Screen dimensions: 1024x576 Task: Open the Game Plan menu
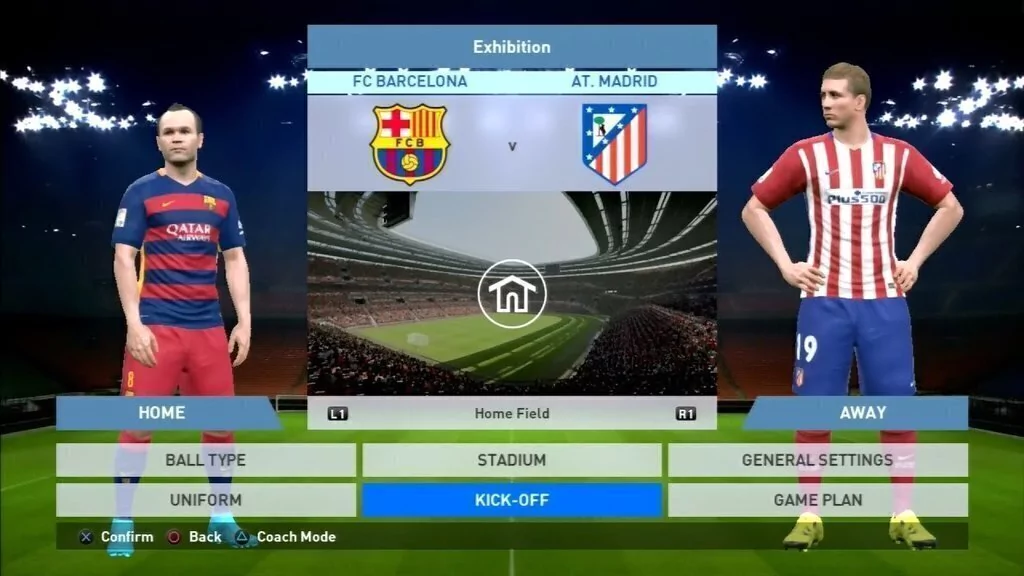coord(817,499)
